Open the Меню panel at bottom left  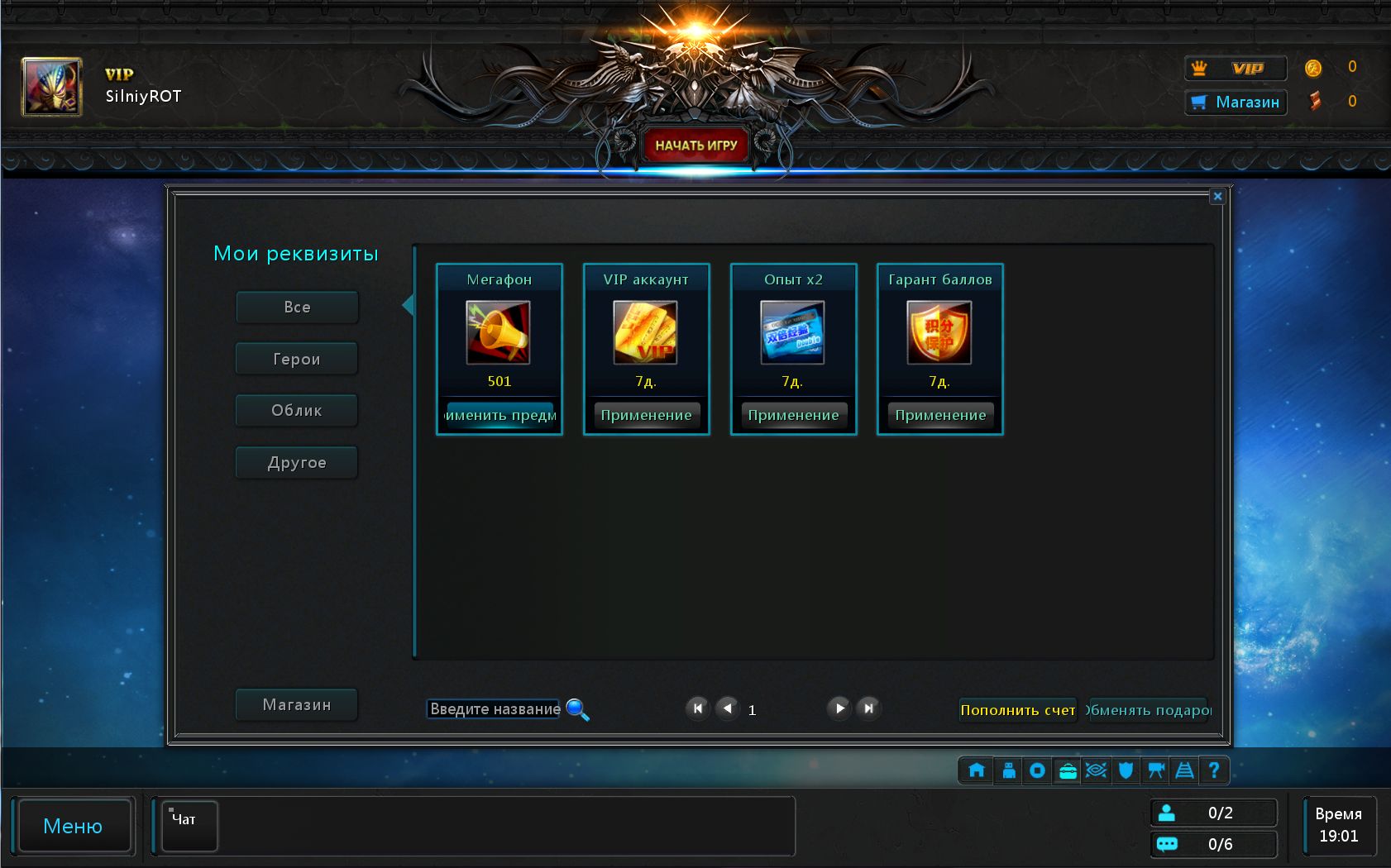pos(74,826)
